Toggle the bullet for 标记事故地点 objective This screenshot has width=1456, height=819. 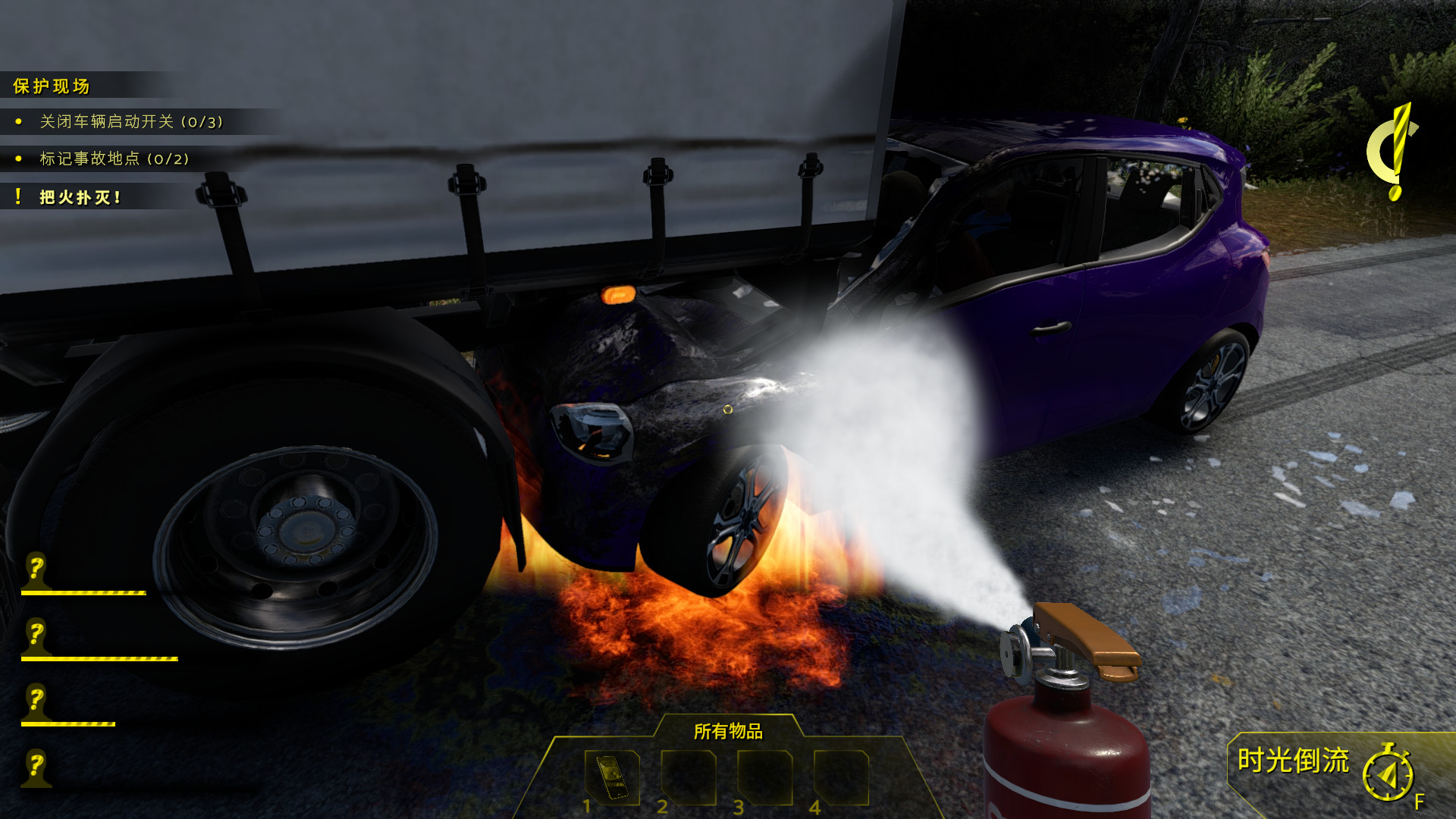(x=18, y=160)
